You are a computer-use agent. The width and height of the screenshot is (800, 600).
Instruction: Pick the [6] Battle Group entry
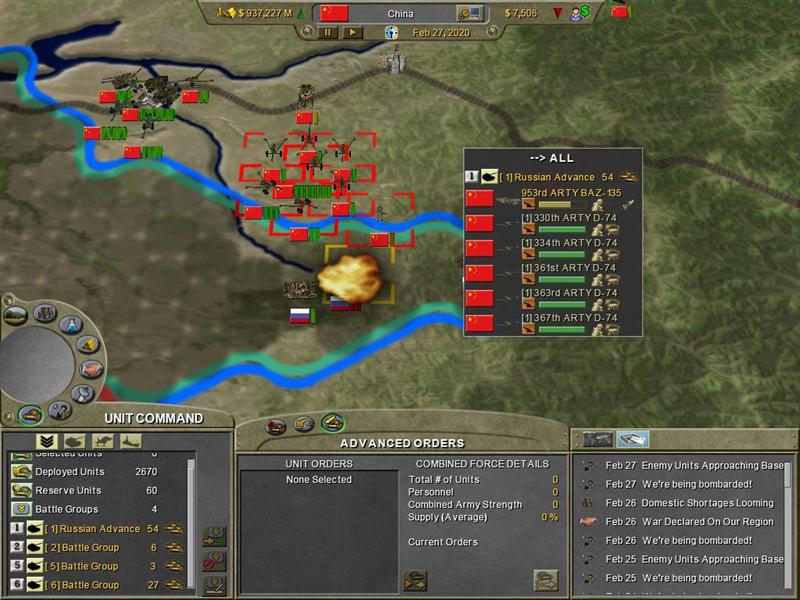(90, 585)
